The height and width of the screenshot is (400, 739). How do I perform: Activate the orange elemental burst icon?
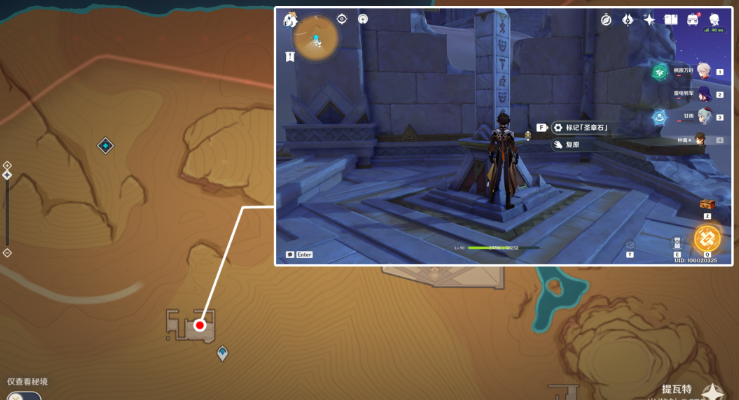coord(707,238)
